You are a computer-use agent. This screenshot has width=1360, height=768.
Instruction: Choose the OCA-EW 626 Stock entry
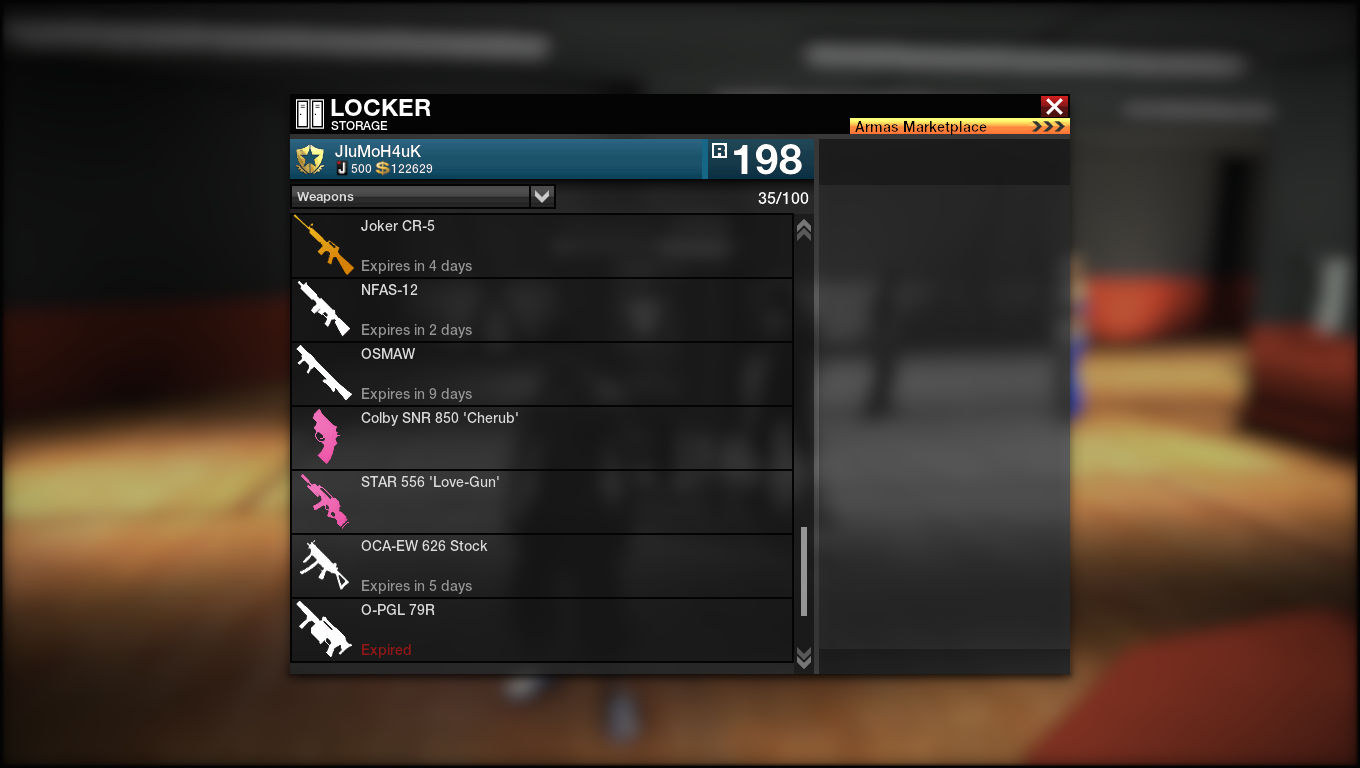[541, 566]
